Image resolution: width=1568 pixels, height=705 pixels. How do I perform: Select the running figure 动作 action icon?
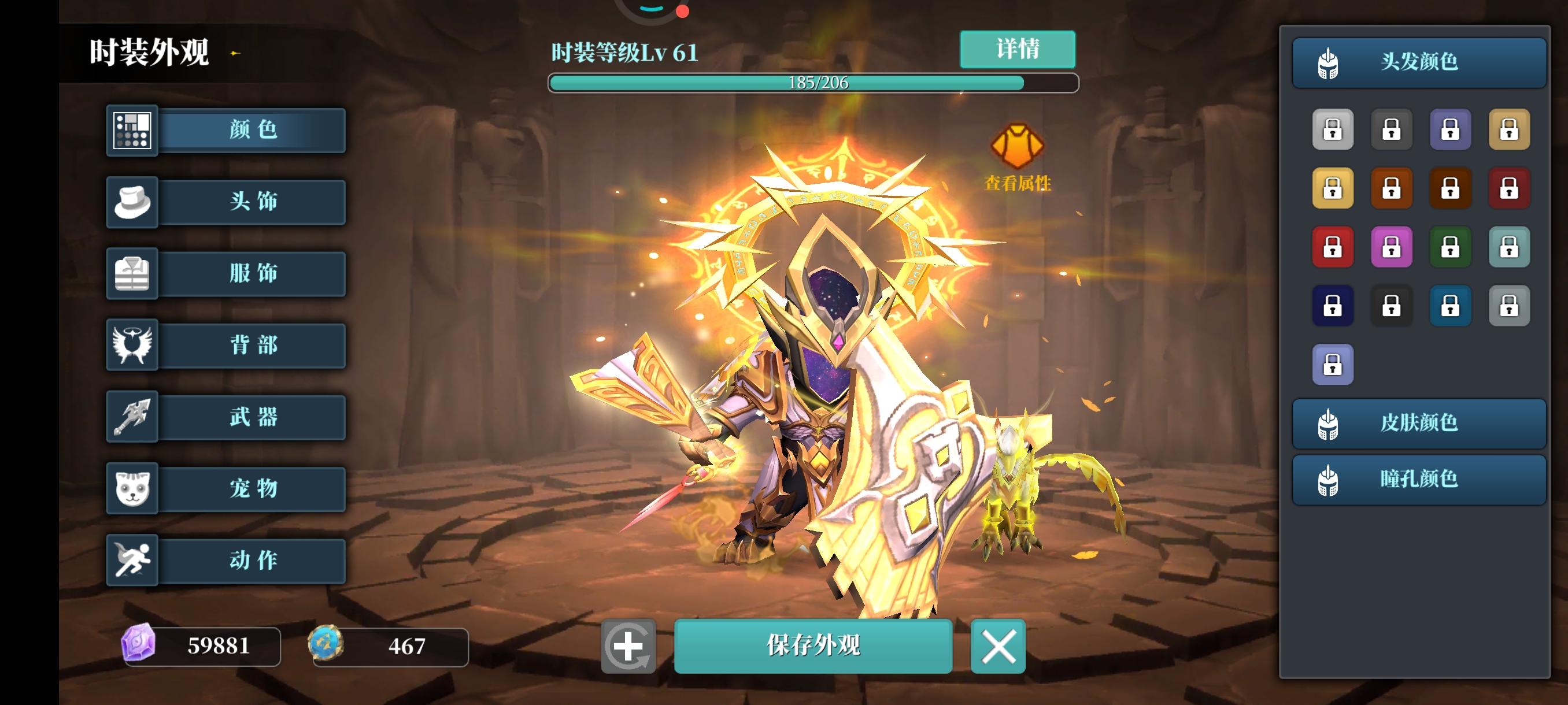(131, 560)
